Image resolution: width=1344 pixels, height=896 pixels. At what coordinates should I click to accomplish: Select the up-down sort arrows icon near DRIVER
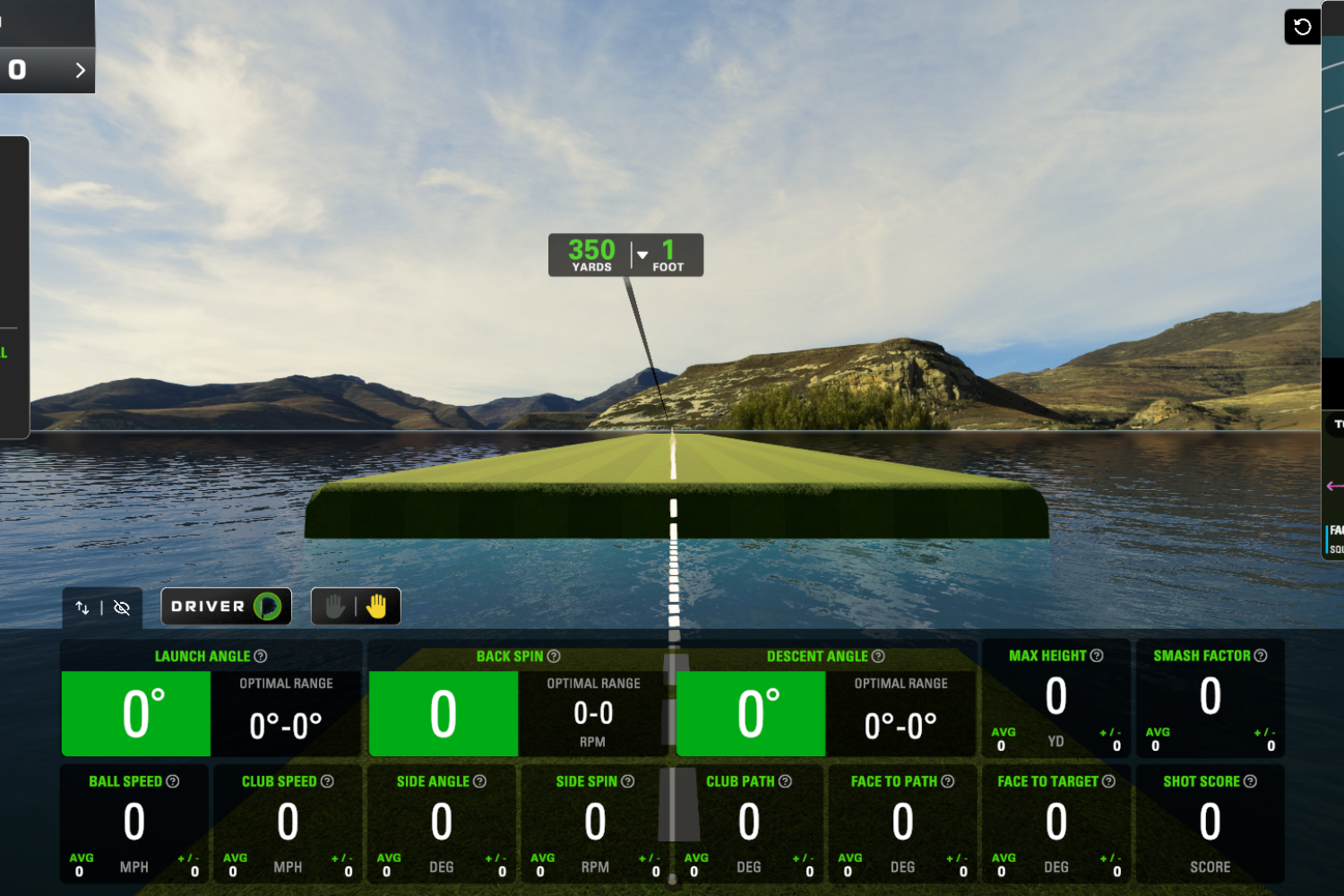[82, 607]
